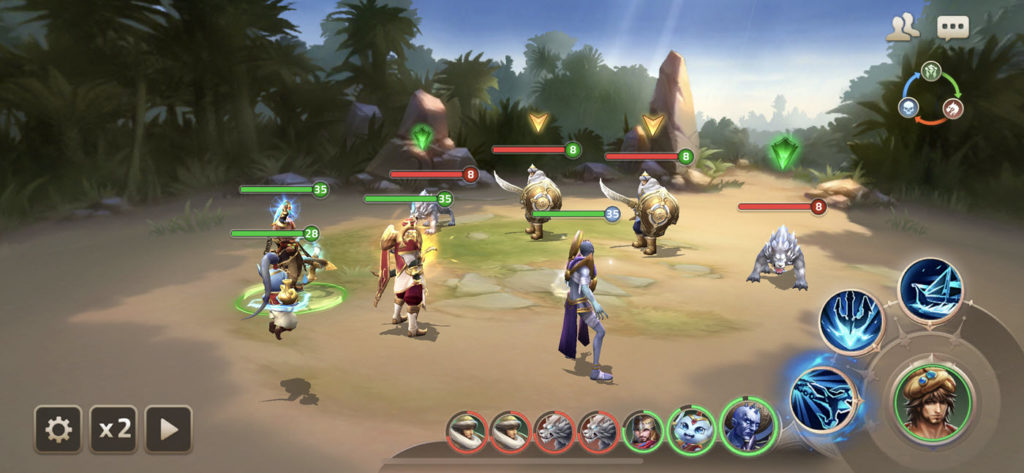
Task: Open the settings gear menu
Action: [59, 429]
